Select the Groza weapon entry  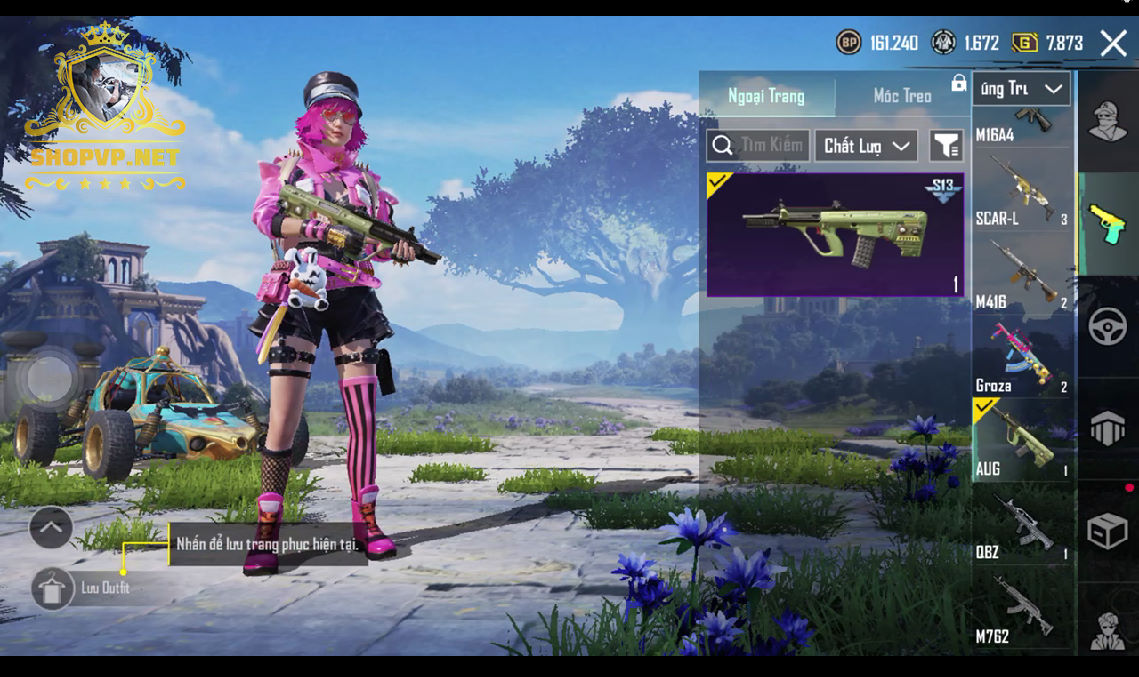click(1022, 356)
